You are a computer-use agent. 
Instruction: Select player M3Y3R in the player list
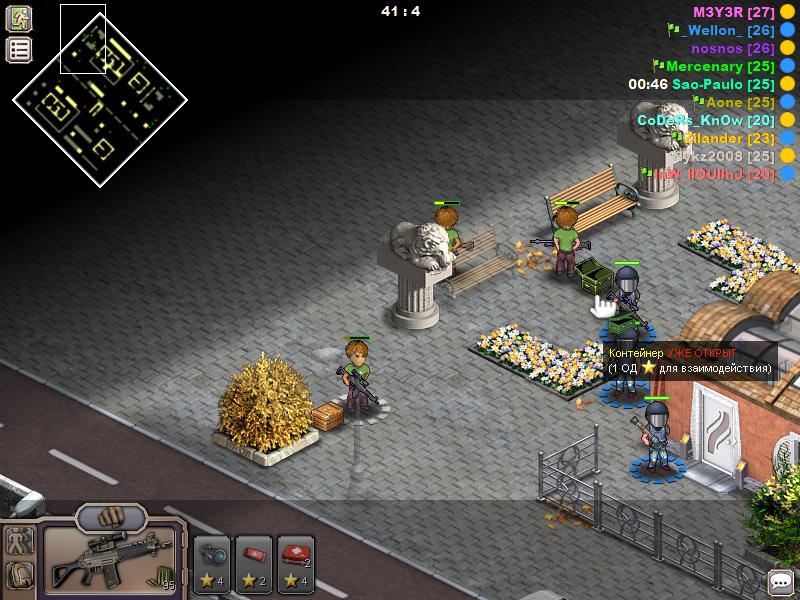(x=734, y=12)
